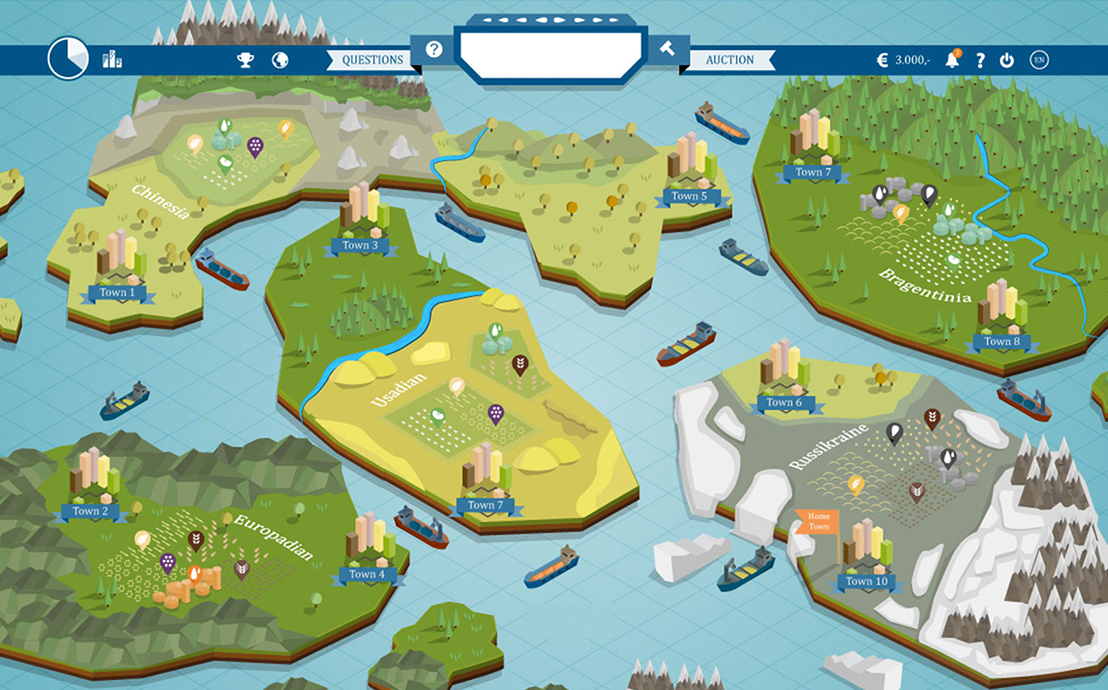The image size is (1108, 690).
Task: Click the power logout icon
Action: (1007, 60)
